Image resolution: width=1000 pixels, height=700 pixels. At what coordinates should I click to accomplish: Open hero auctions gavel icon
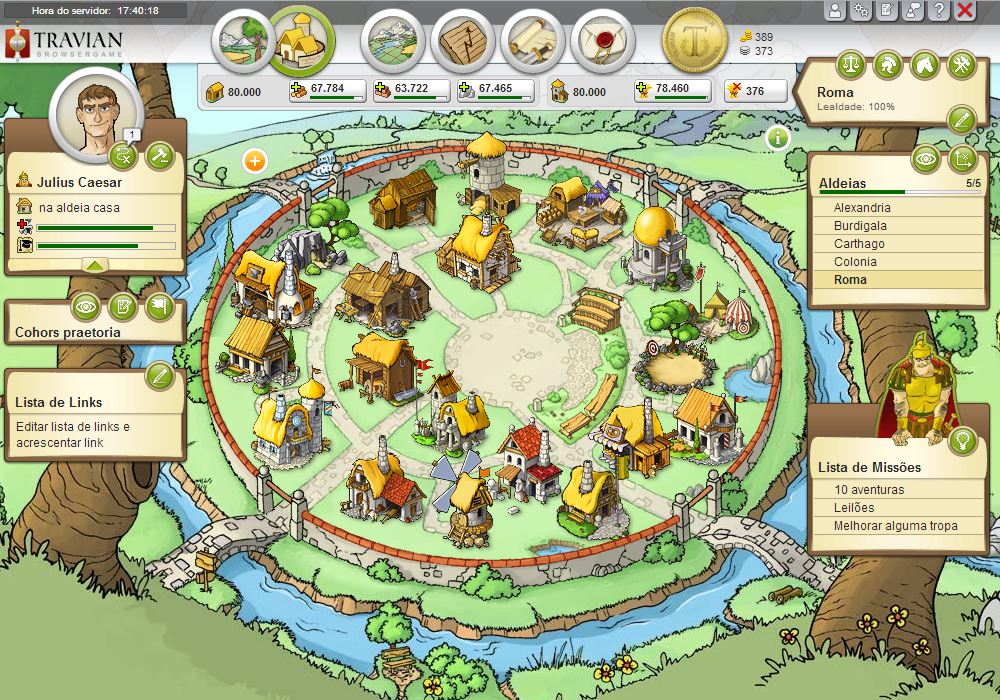[160, 155]
